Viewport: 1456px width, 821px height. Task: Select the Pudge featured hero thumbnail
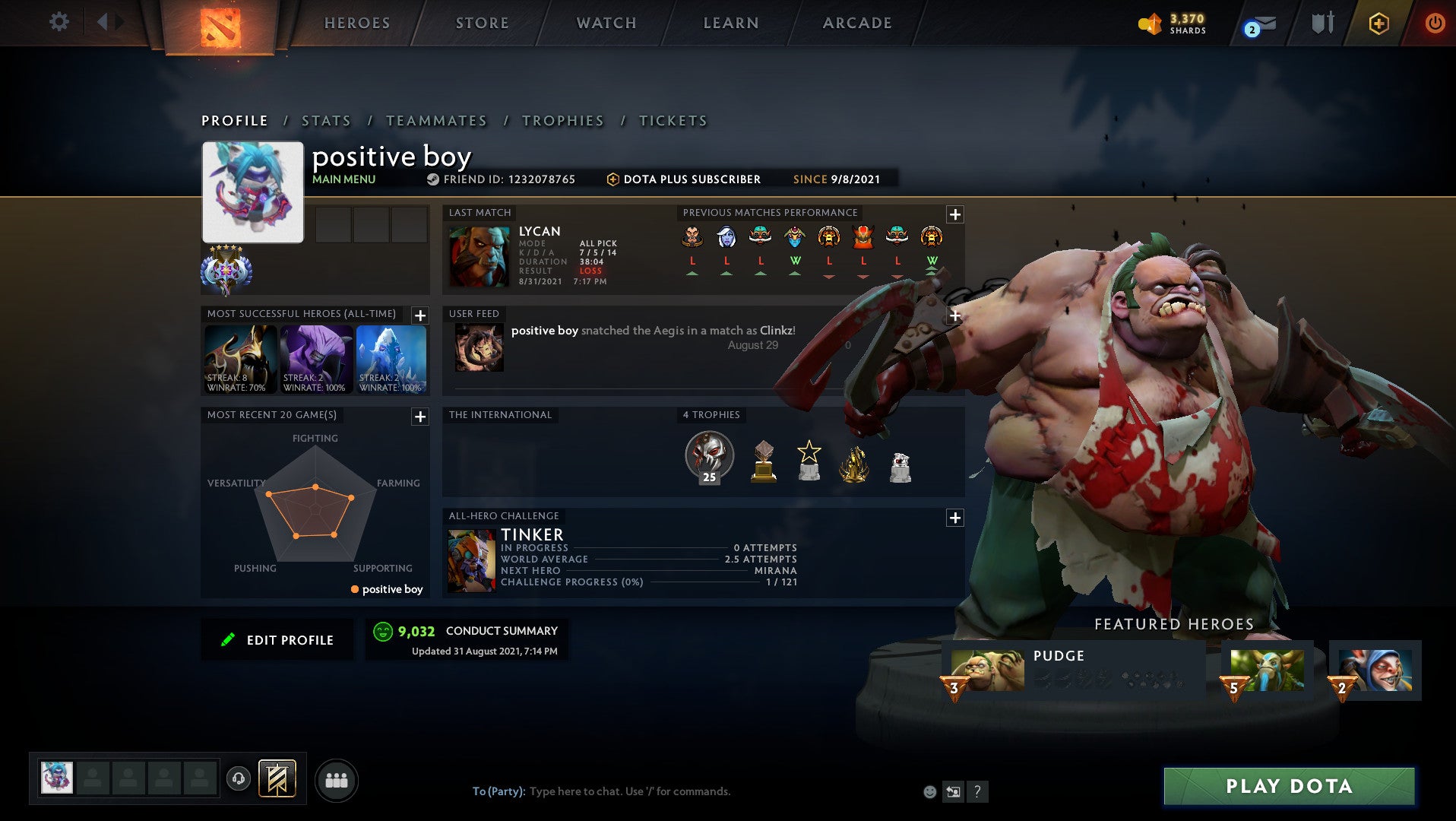988,669
